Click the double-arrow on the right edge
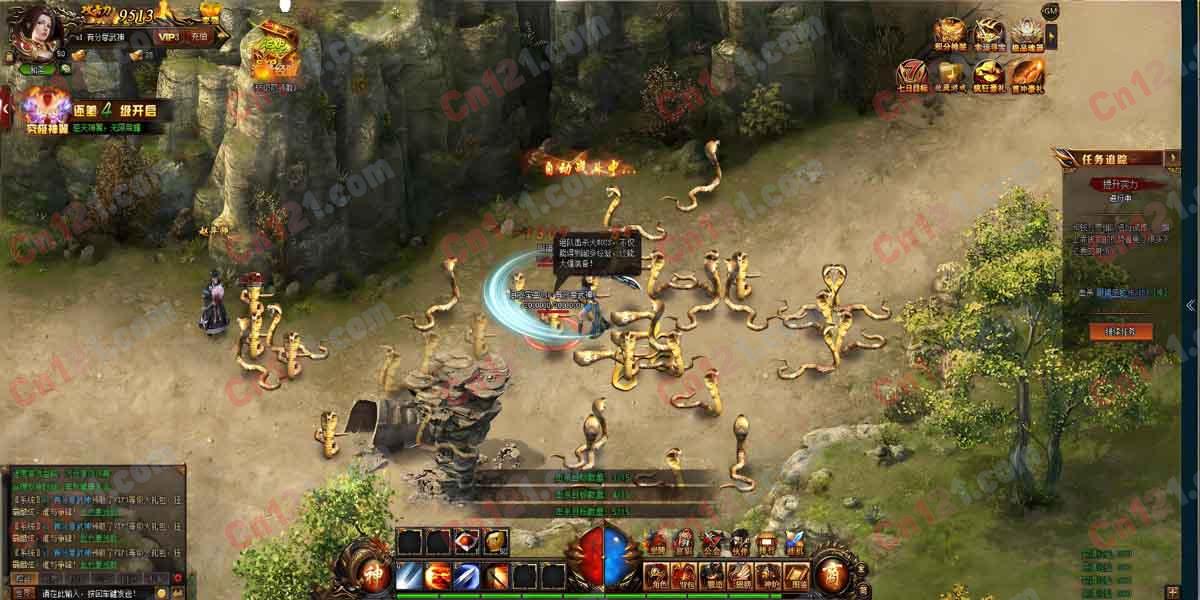1200x600 pixels. [x=1190, y=305]
